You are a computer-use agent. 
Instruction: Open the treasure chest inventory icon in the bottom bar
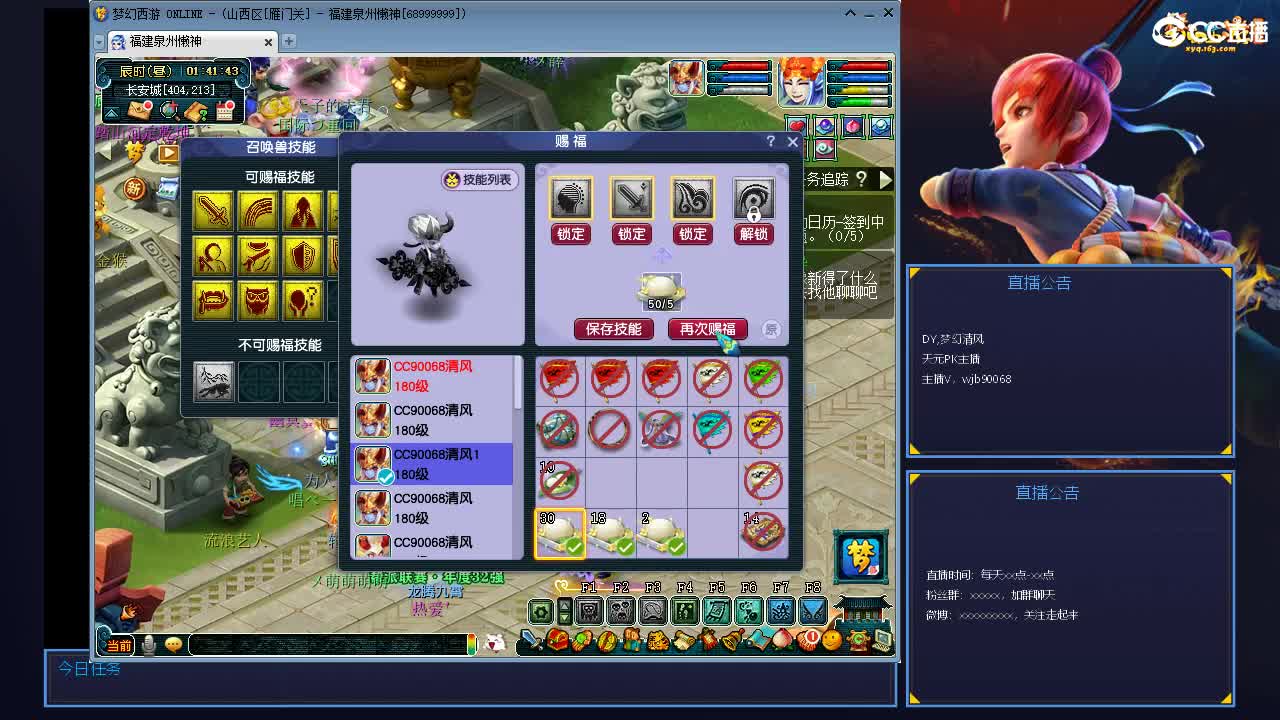click(x=558, y=638)
